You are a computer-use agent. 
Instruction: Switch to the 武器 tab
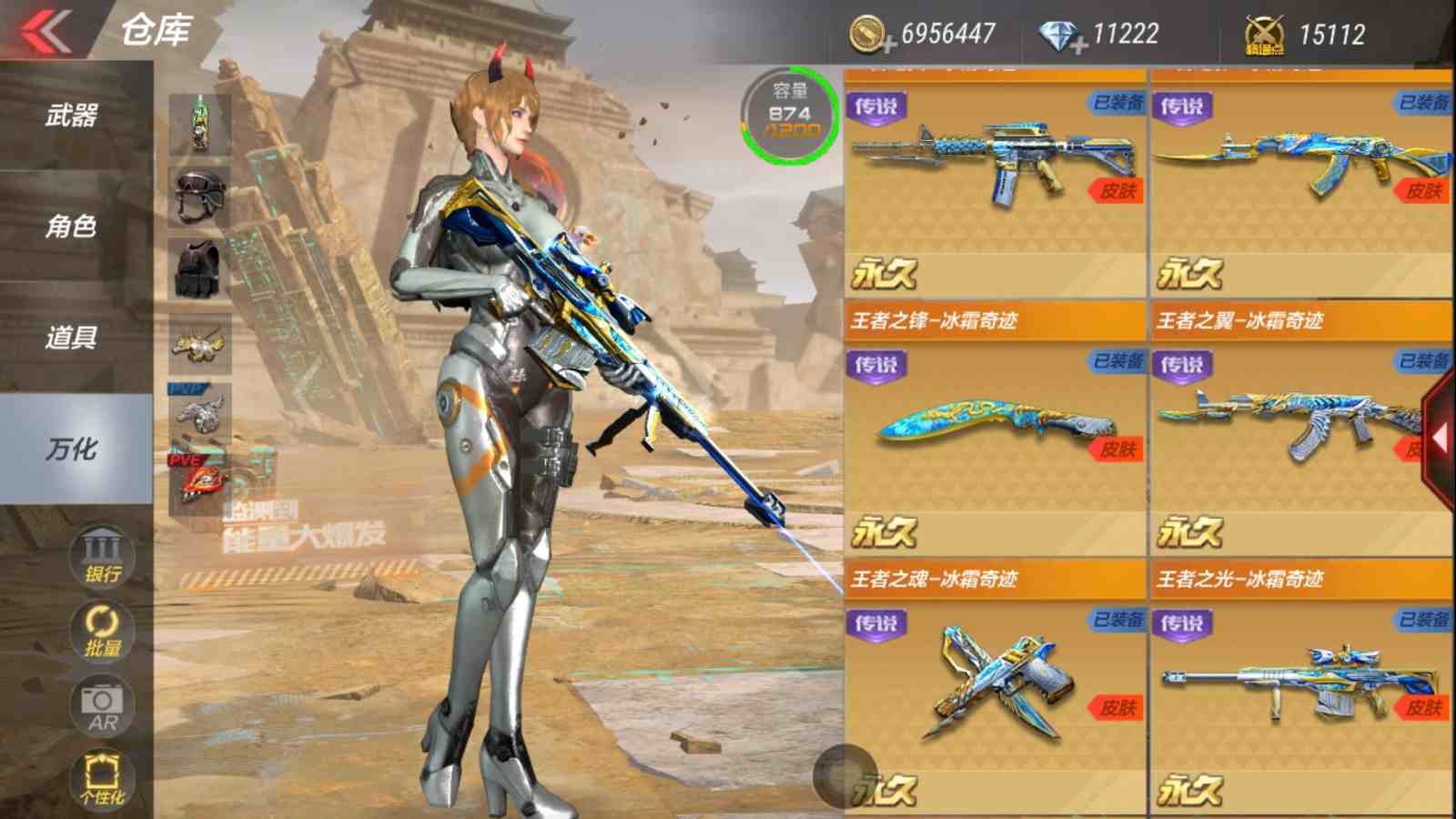coord(73,116)
